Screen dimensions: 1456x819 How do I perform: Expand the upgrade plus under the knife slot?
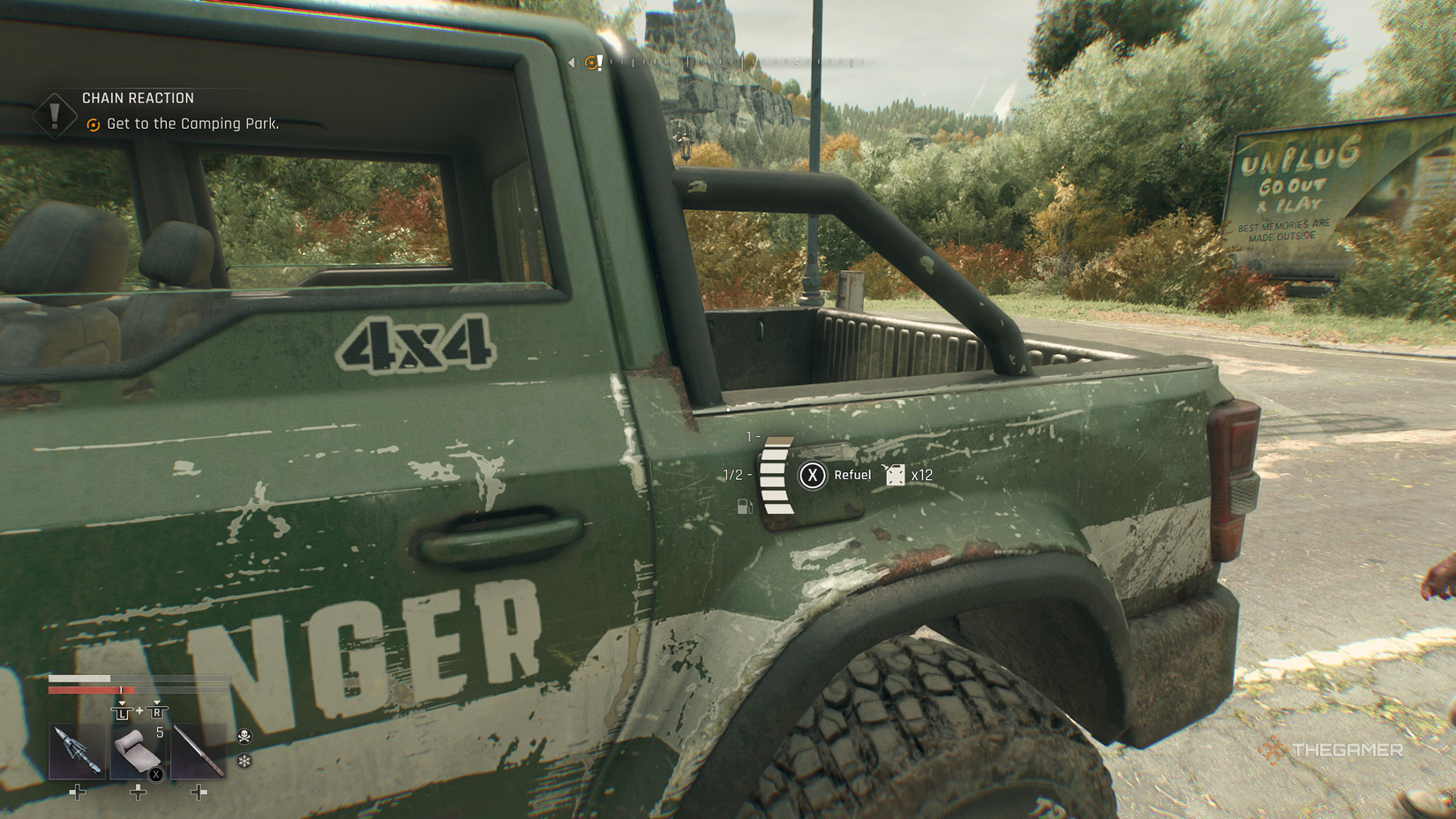pos(199,793)
